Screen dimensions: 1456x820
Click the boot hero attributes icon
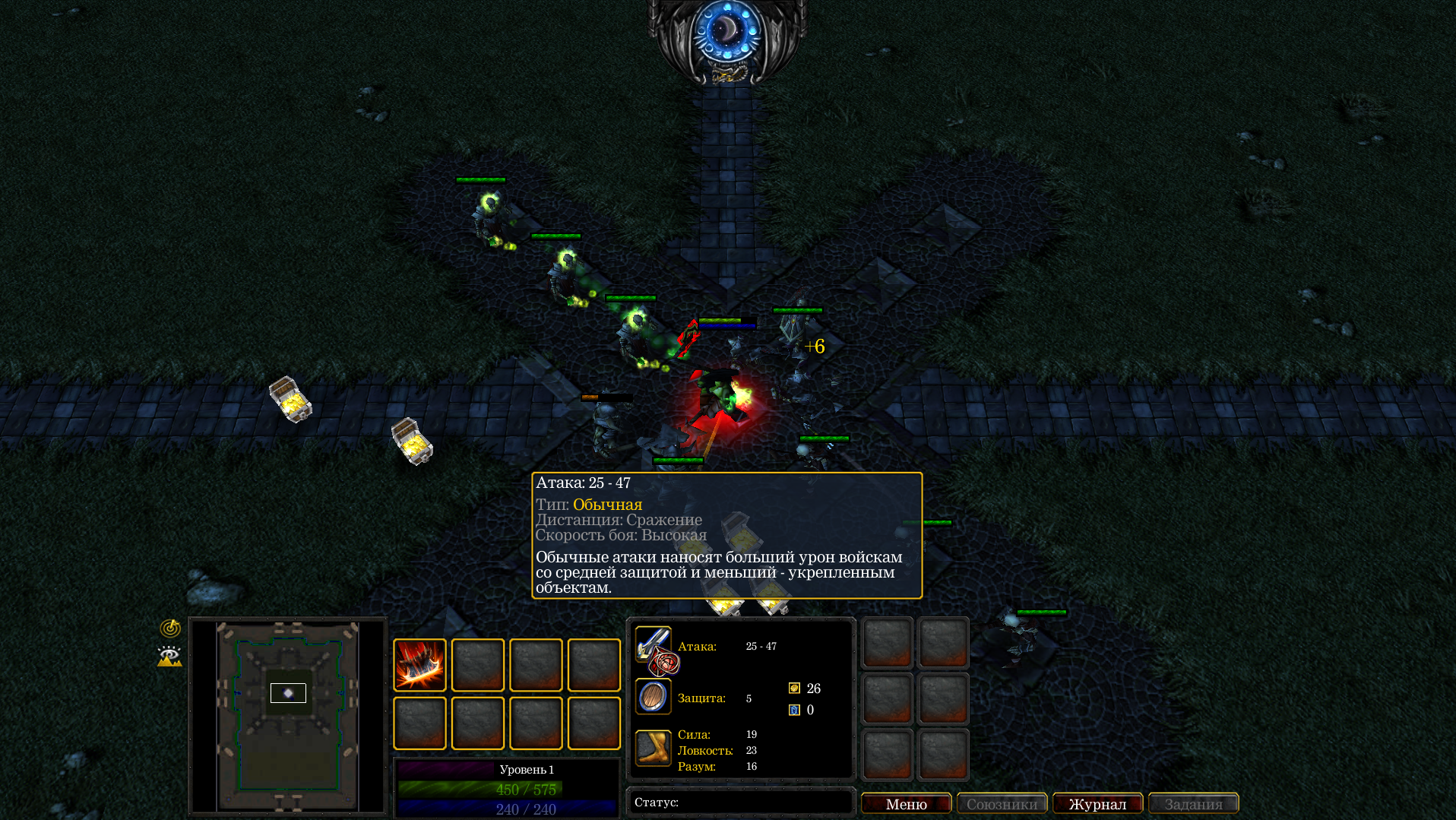point(653,749)
